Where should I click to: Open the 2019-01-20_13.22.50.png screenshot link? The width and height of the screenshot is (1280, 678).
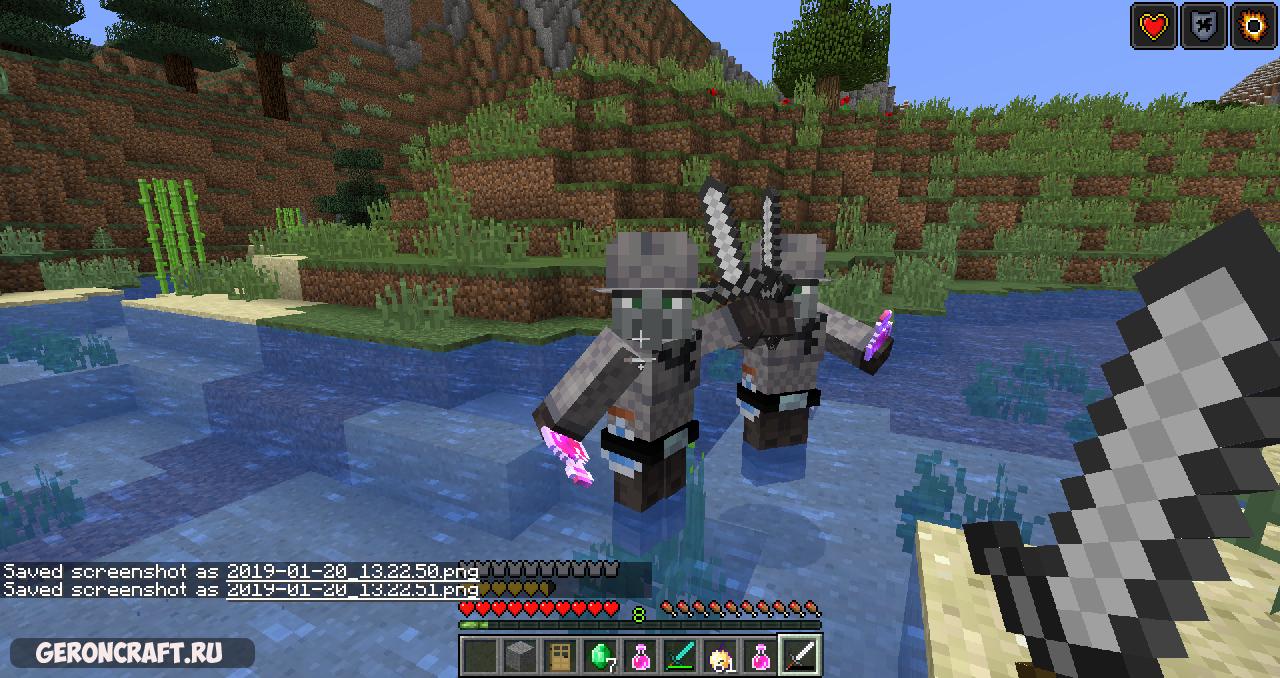(352, 571)
